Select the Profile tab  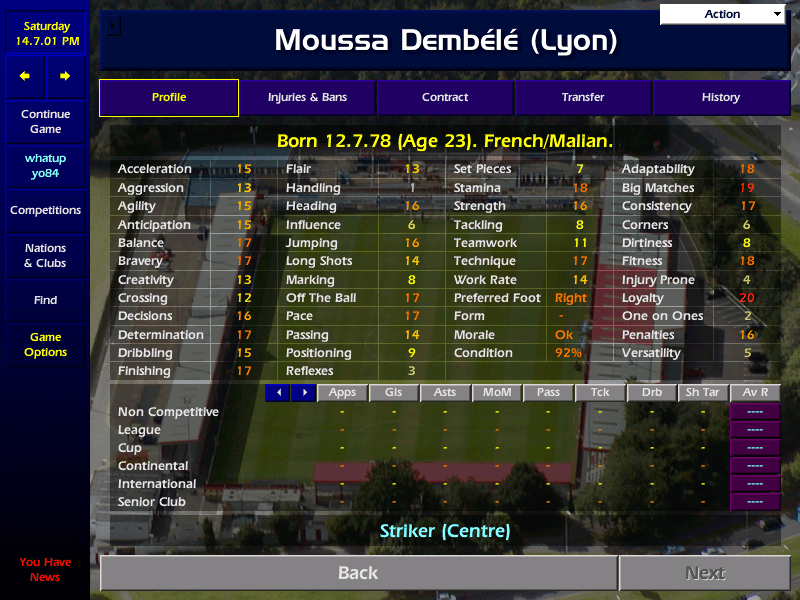pos(169,98)
